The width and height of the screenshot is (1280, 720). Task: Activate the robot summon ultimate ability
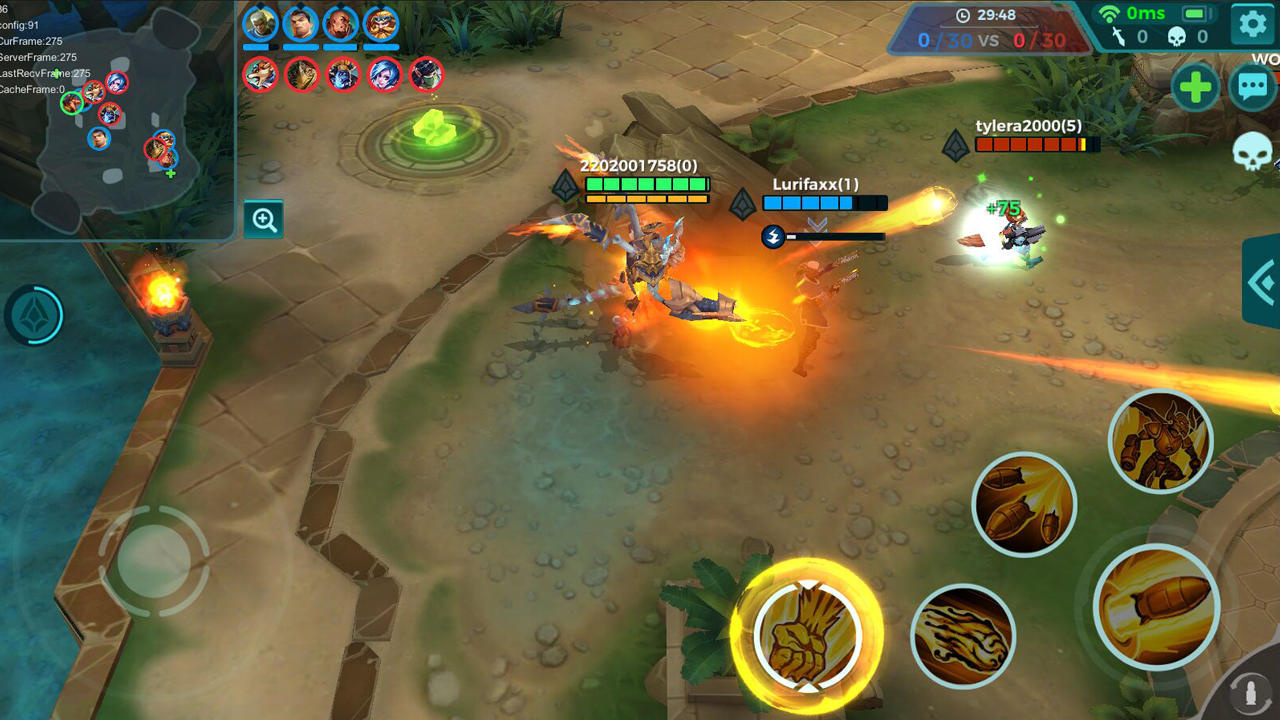coord(1160,440)
